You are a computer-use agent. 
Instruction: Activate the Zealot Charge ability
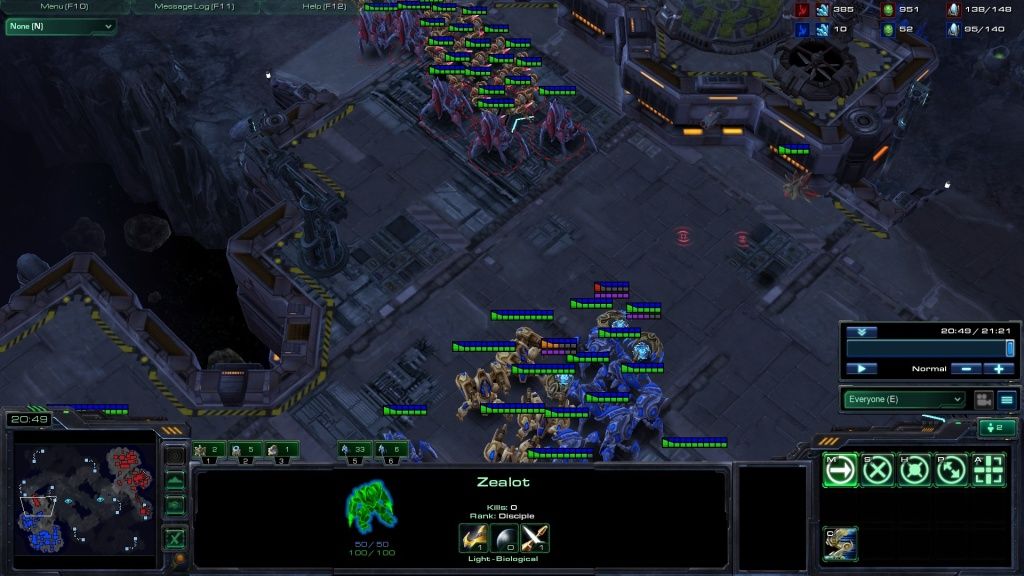(840, 543)
